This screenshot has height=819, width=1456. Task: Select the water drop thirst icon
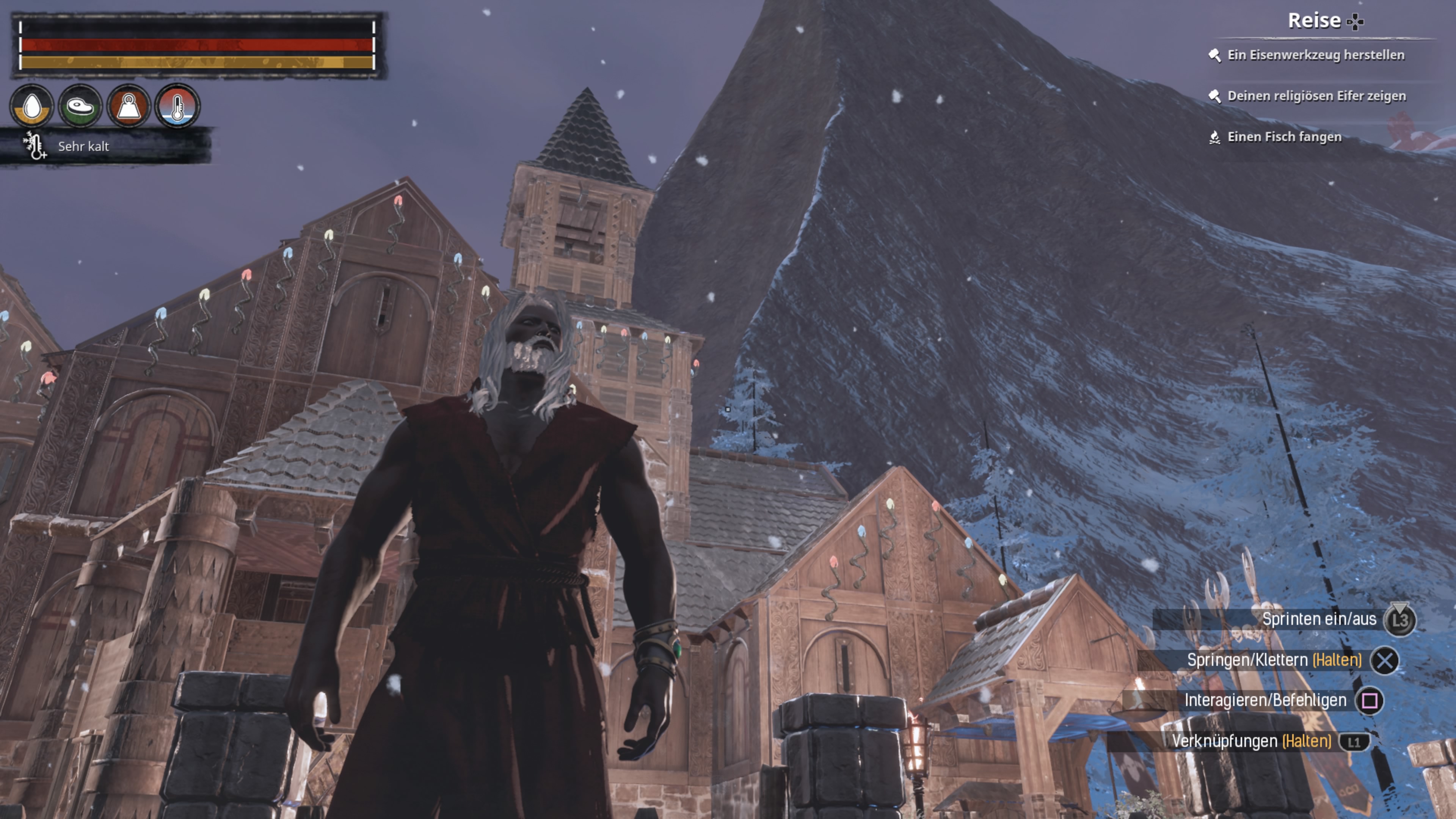[x=32, y=106]
